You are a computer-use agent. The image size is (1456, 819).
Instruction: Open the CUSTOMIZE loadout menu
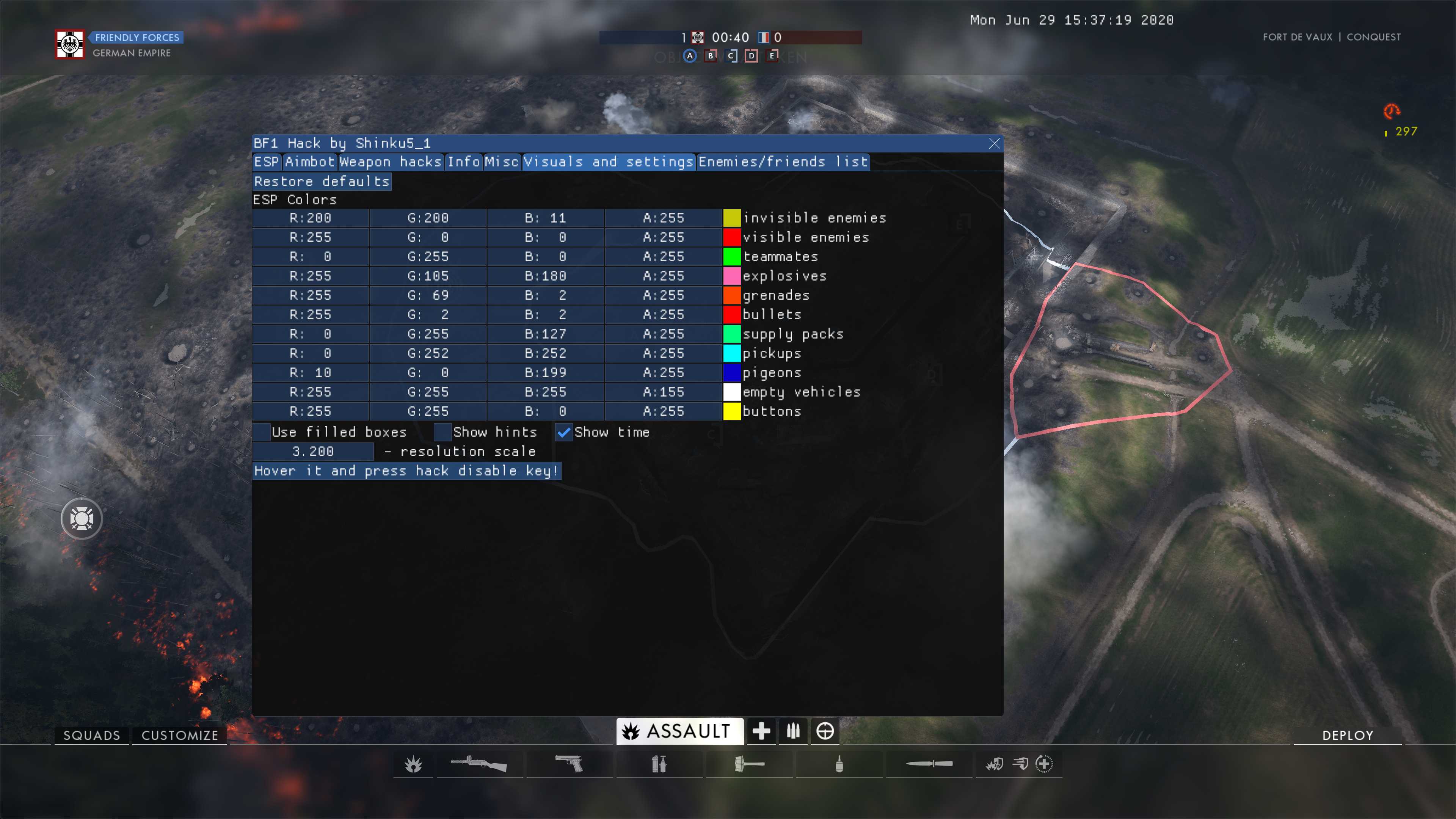click(x=180, y=735)
